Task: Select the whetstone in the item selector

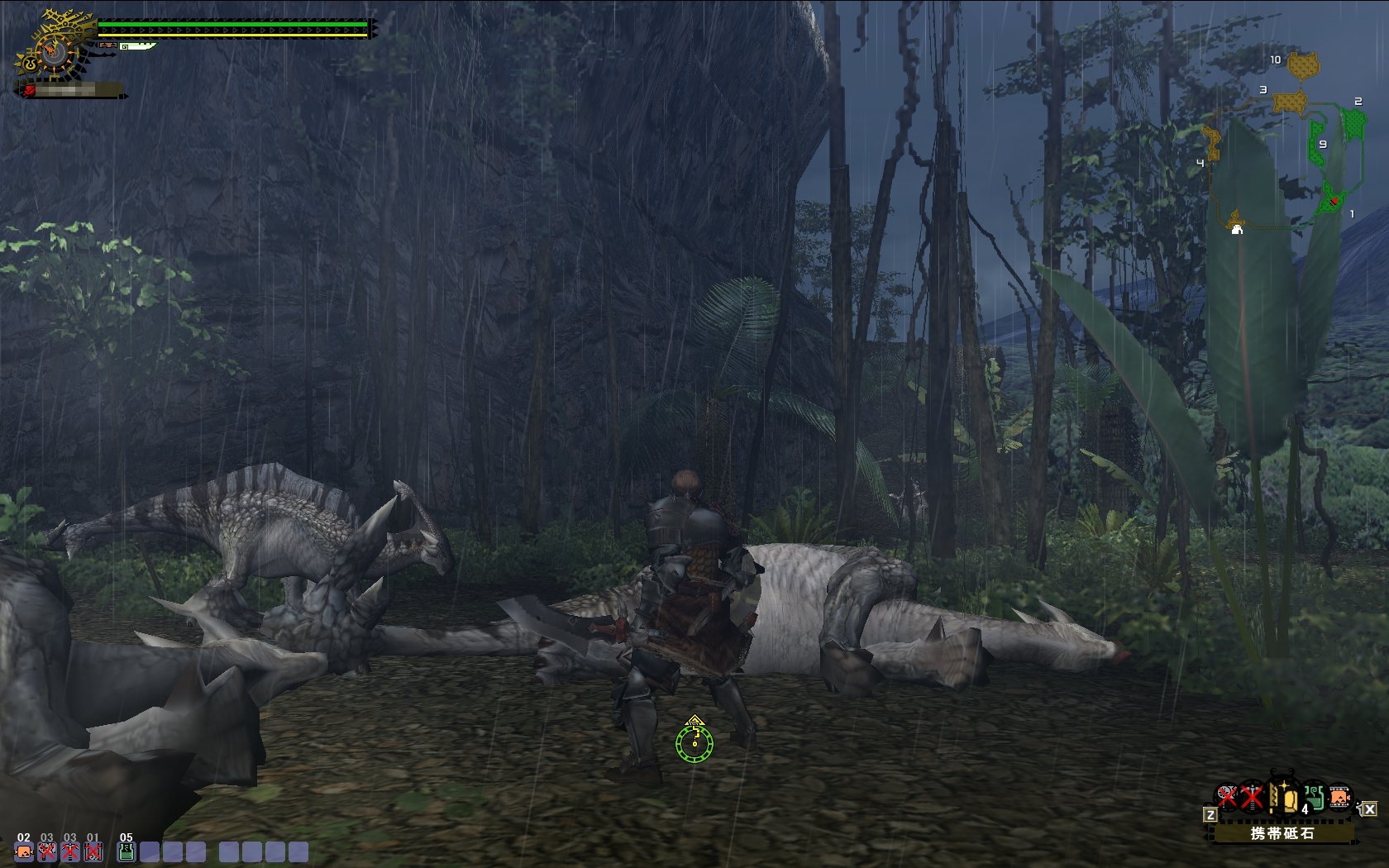Action: pyautogui.click(x=1282, y=799)
